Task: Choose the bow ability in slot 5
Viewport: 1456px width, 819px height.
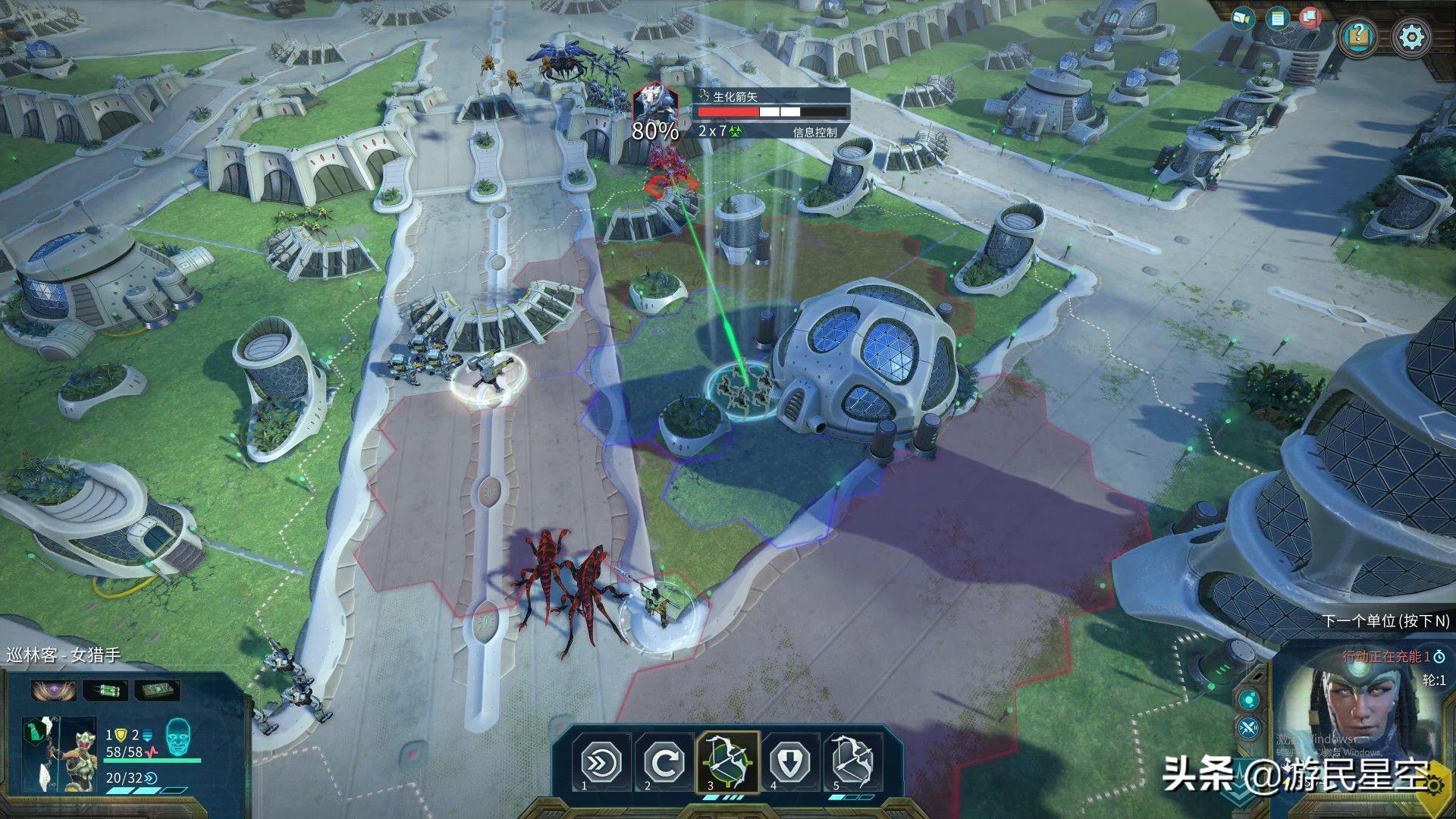Action: click(x=853, y=761)
